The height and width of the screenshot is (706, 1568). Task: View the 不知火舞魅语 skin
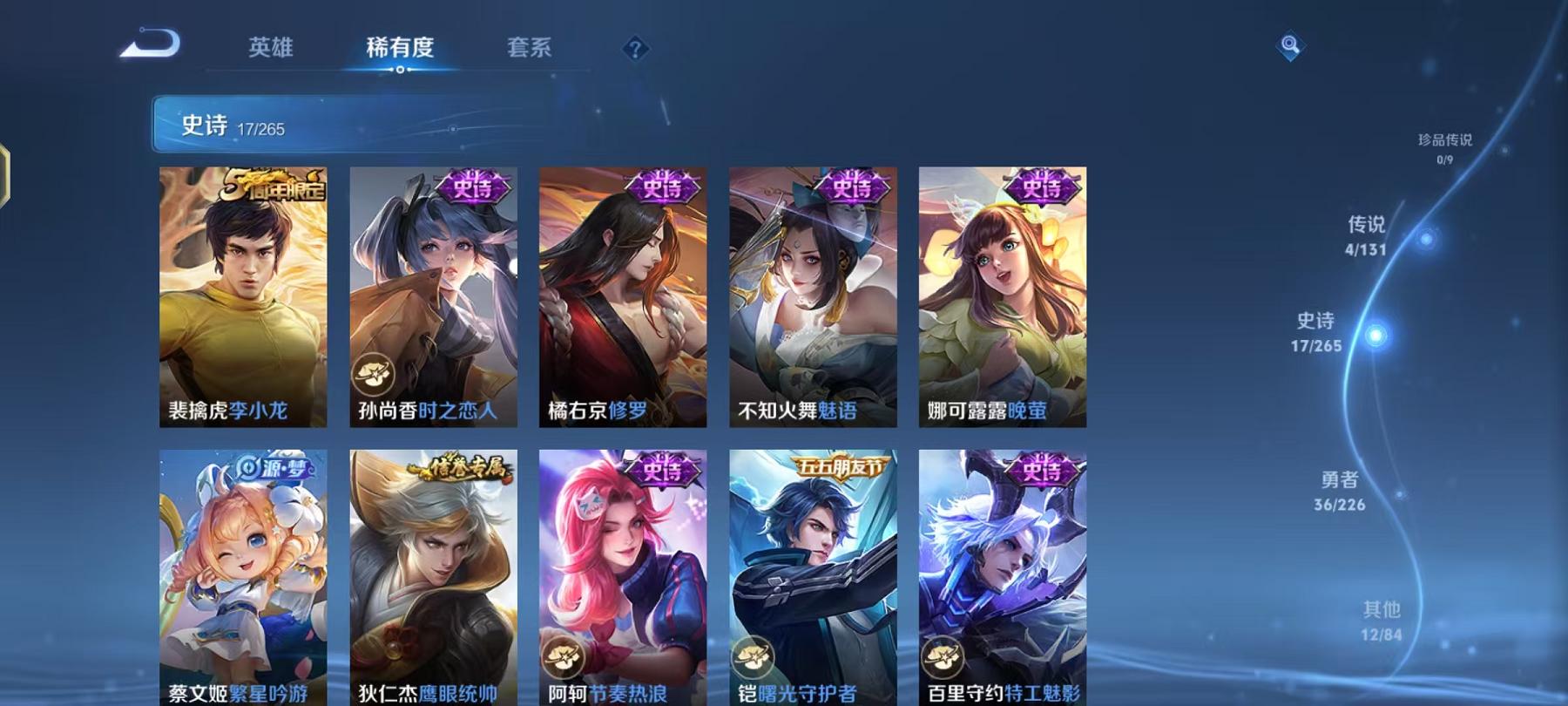pos(814,296)
